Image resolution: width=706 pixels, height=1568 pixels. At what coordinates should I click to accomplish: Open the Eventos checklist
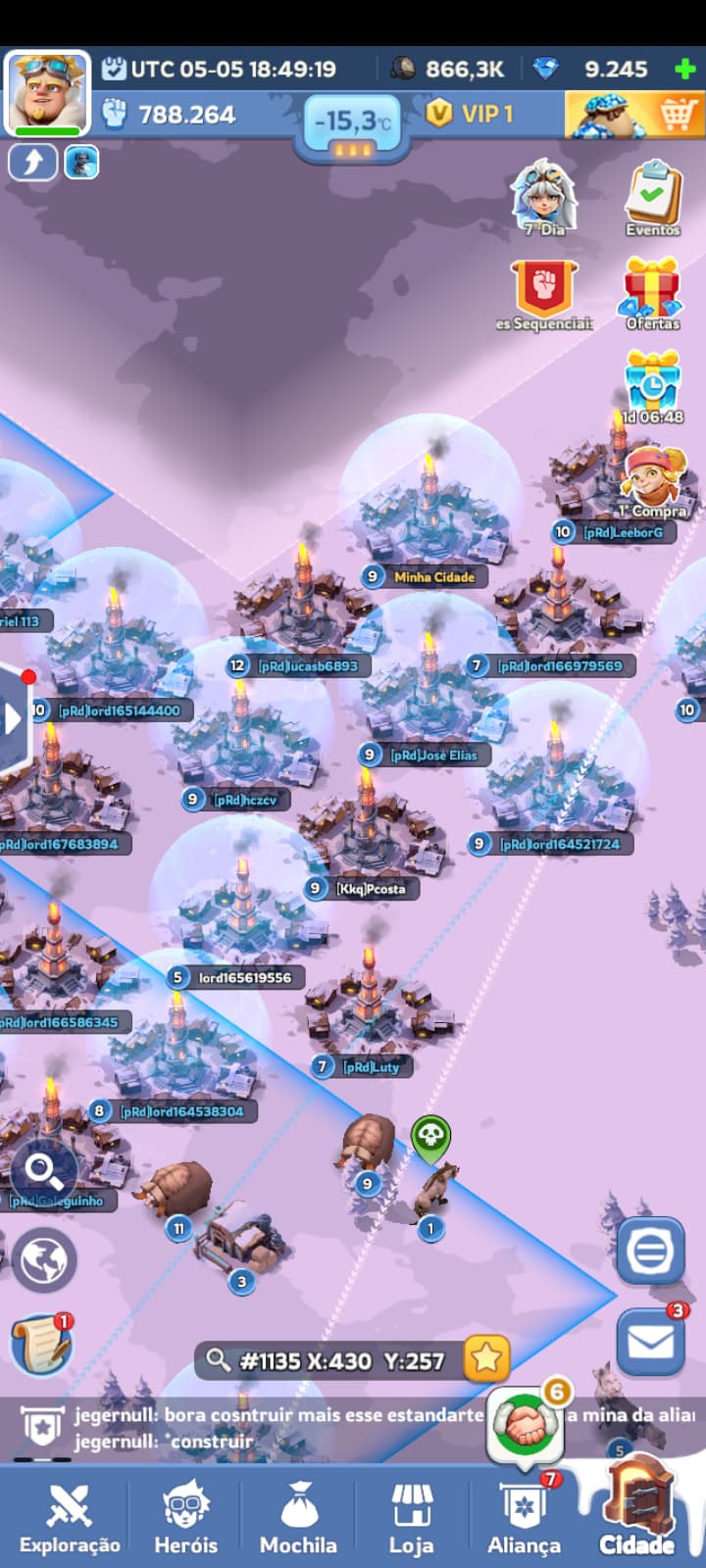[652, 199]
